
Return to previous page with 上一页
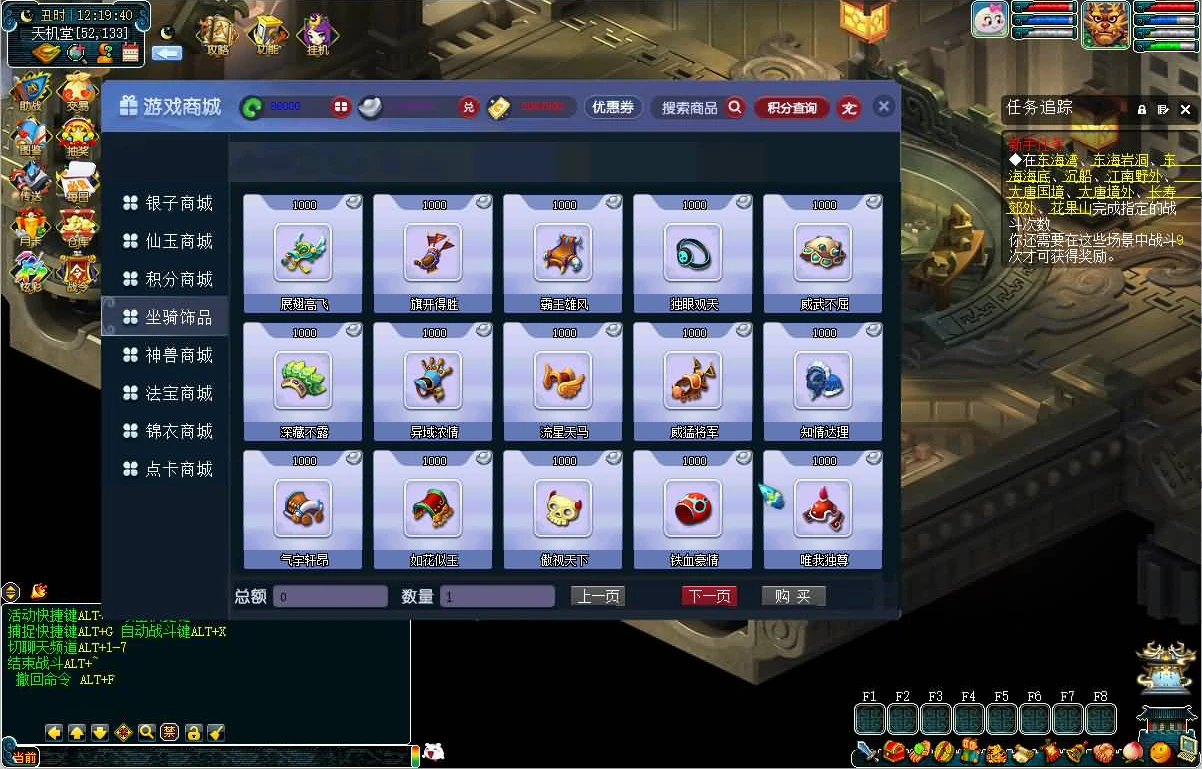coord(598,597)
